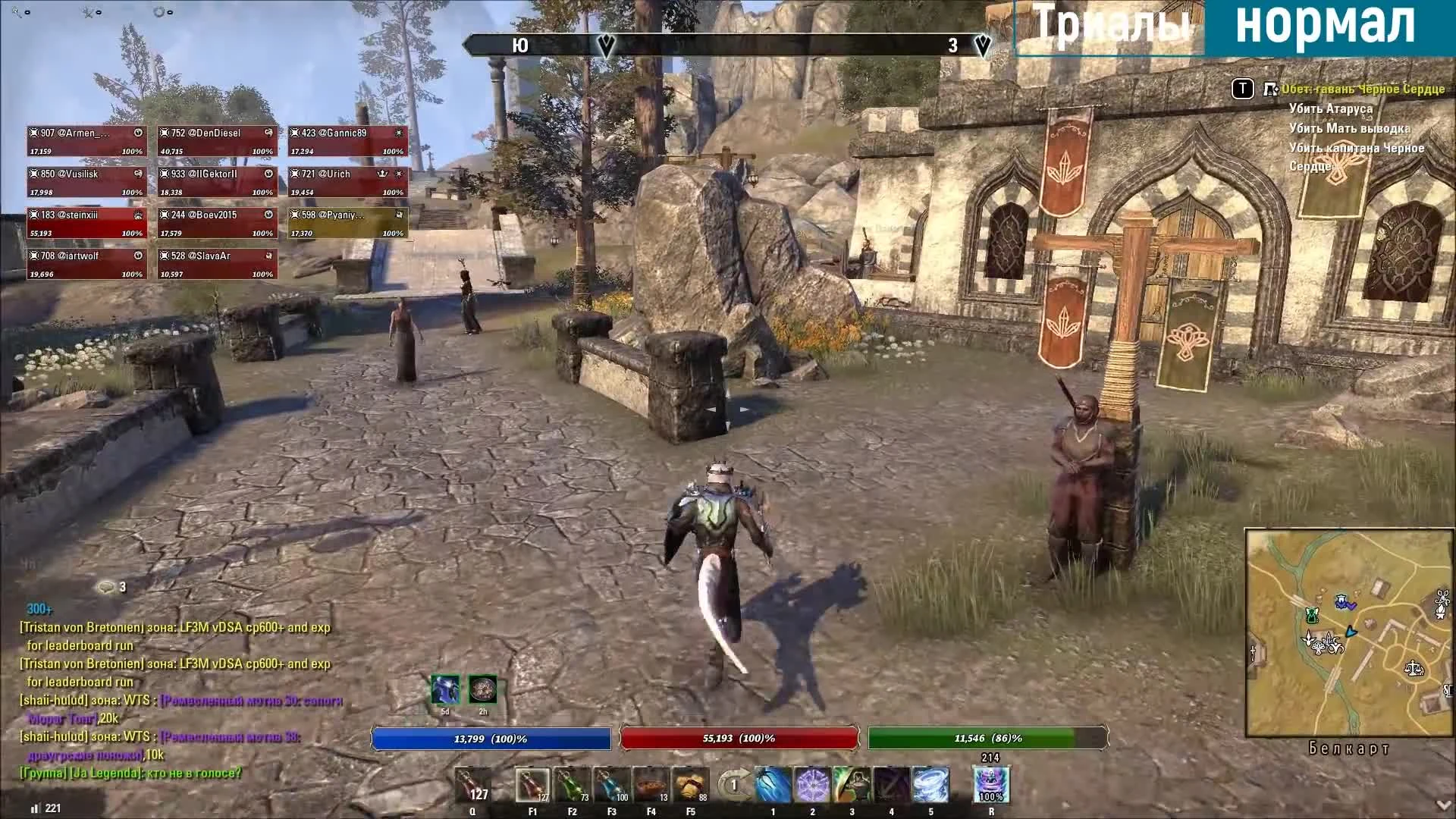This screenshot has width=1456, height=819.
Task: Open the Ремесленный мотив 30 item link
Action: [x=250, y=701]
